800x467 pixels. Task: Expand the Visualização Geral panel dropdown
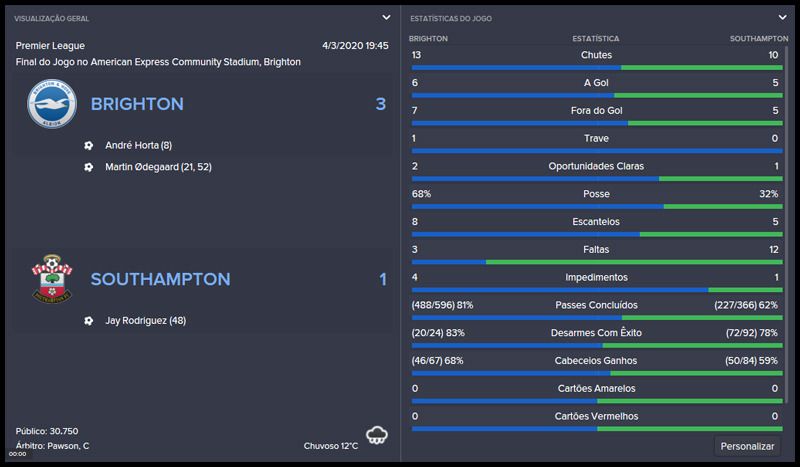coord(386,17)
